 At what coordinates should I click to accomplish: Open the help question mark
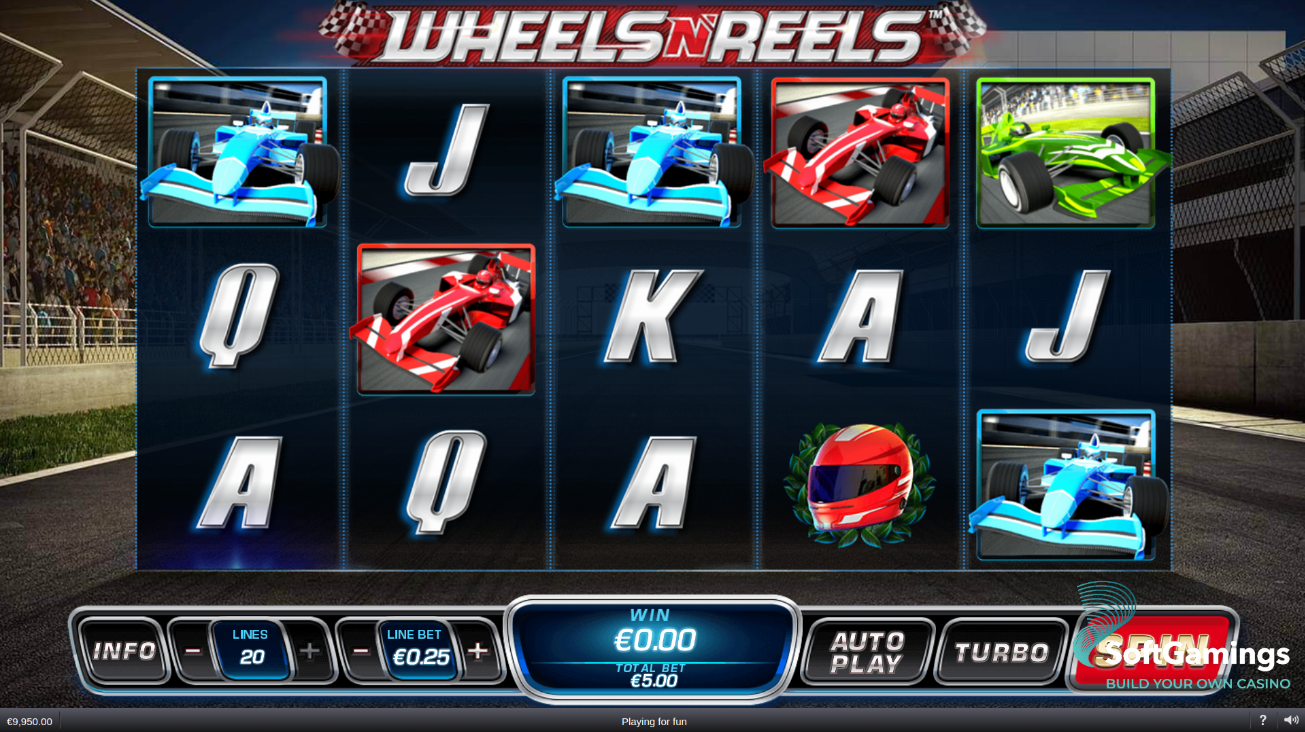coord(1262,720)
